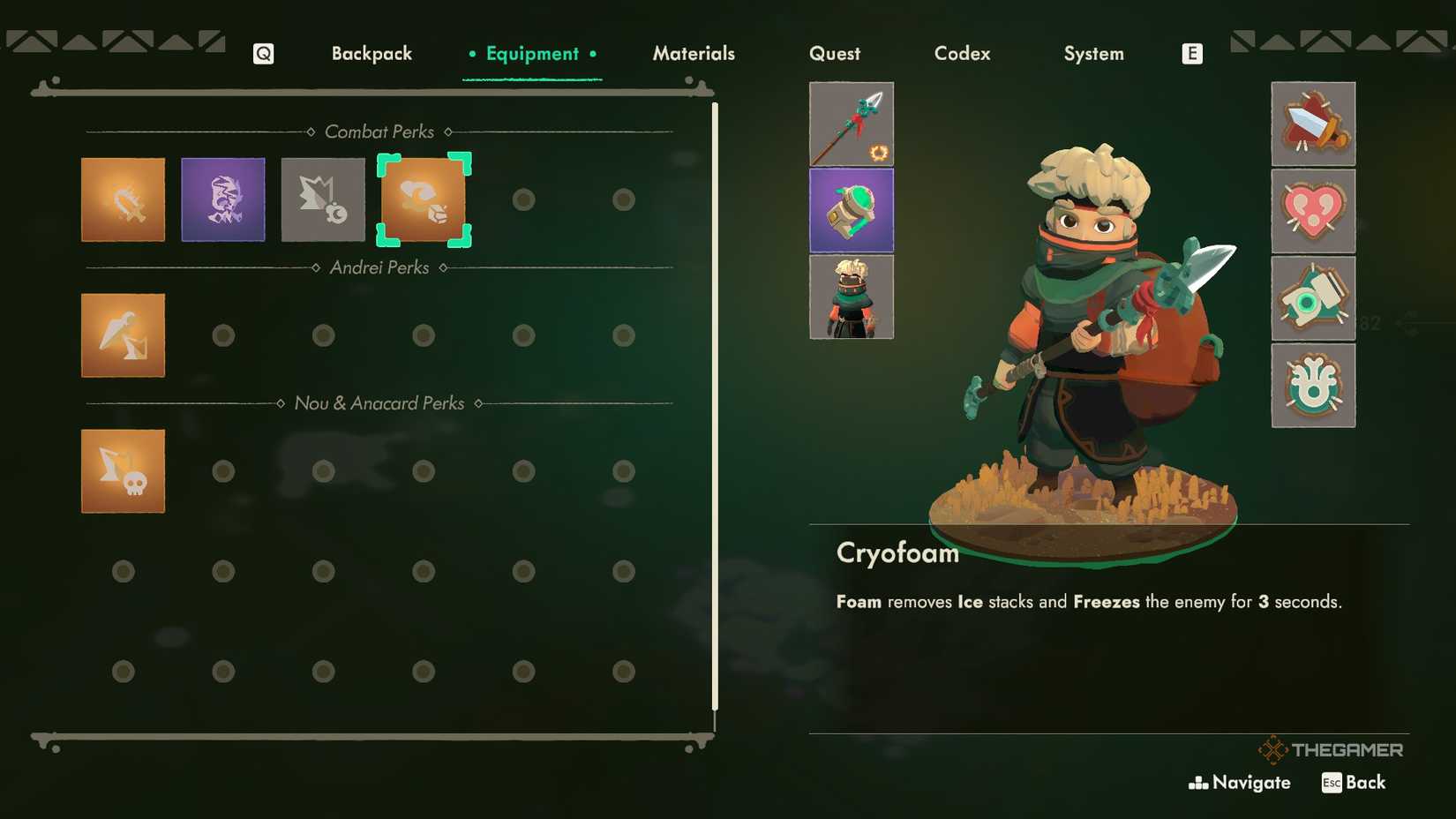Select the green backpack equipment slot

[851, 210]
